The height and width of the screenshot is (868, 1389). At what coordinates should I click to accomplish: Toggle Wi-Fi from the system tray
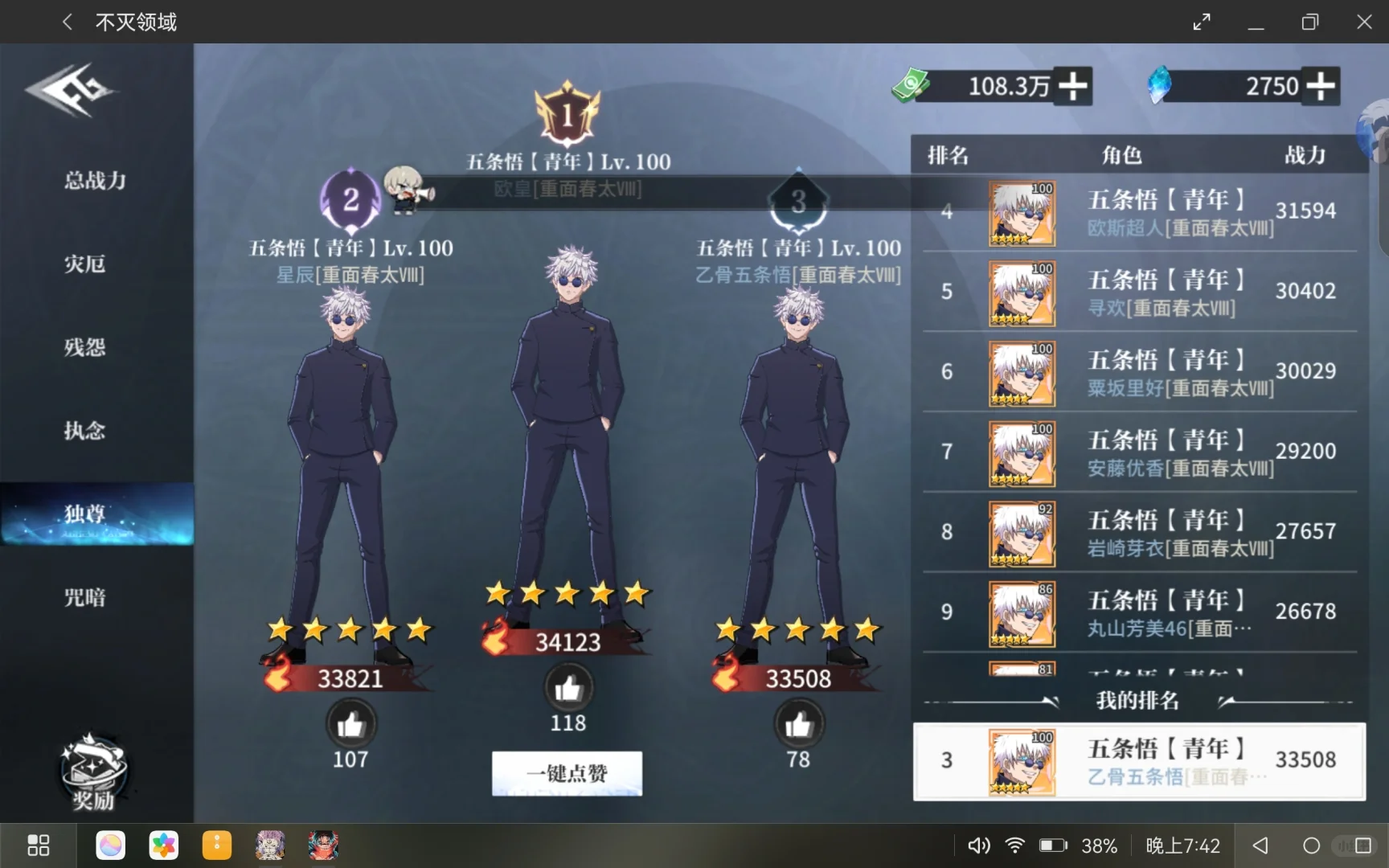[1014, 845]
